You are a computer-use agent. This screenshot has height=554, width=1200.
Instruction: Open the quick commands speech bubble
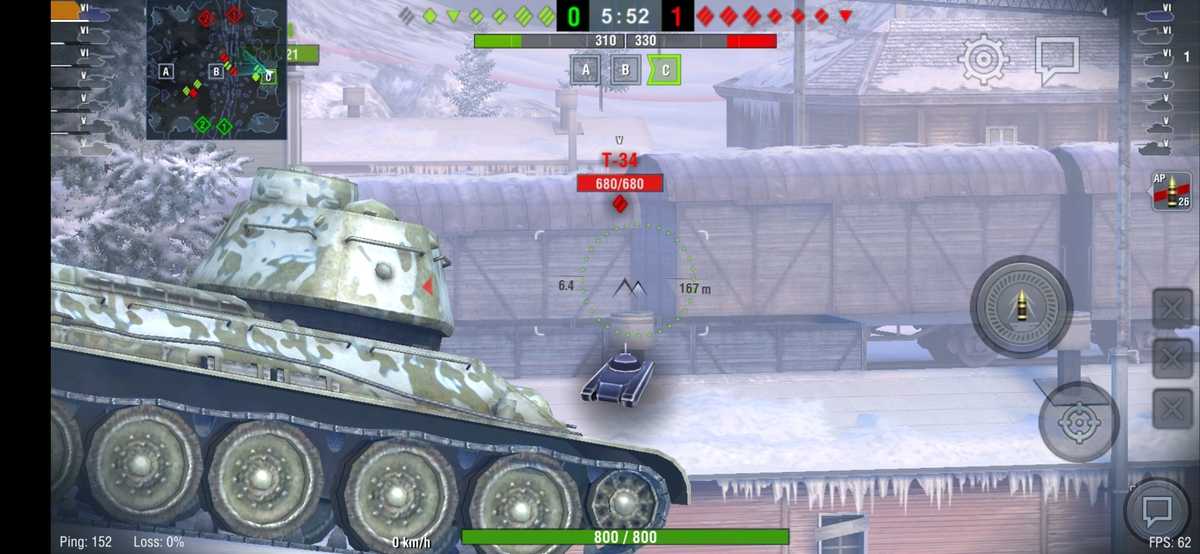click(1056, 60)
